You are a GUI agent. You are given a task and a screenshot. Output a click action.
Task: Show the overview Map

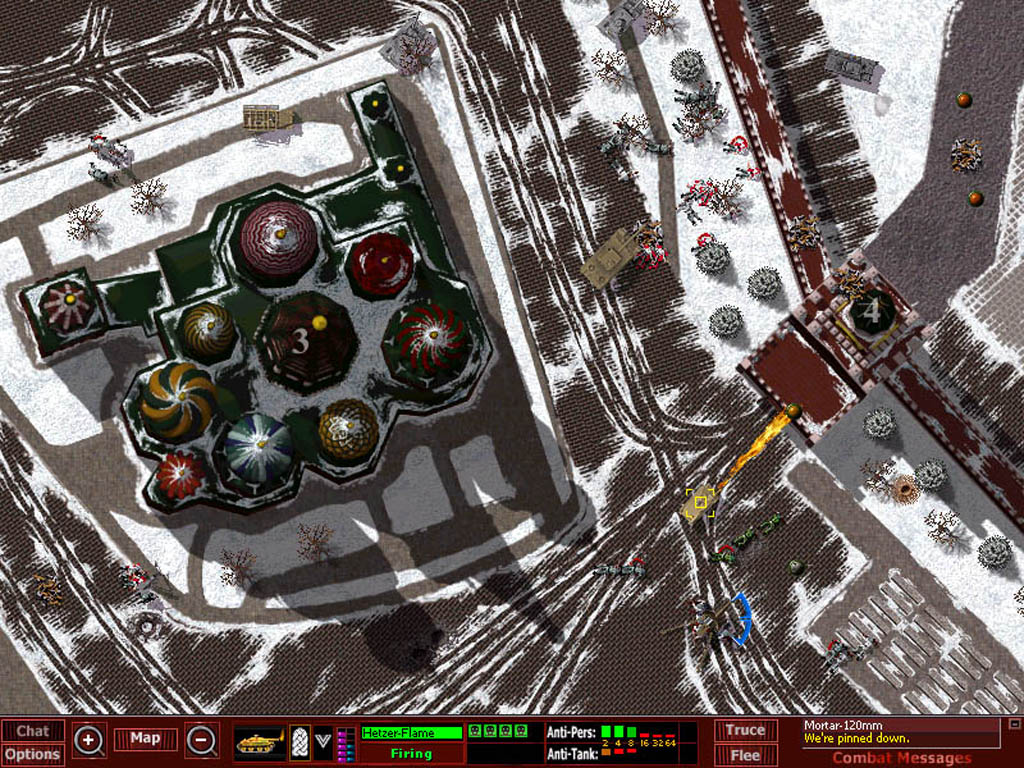point(145,739)
